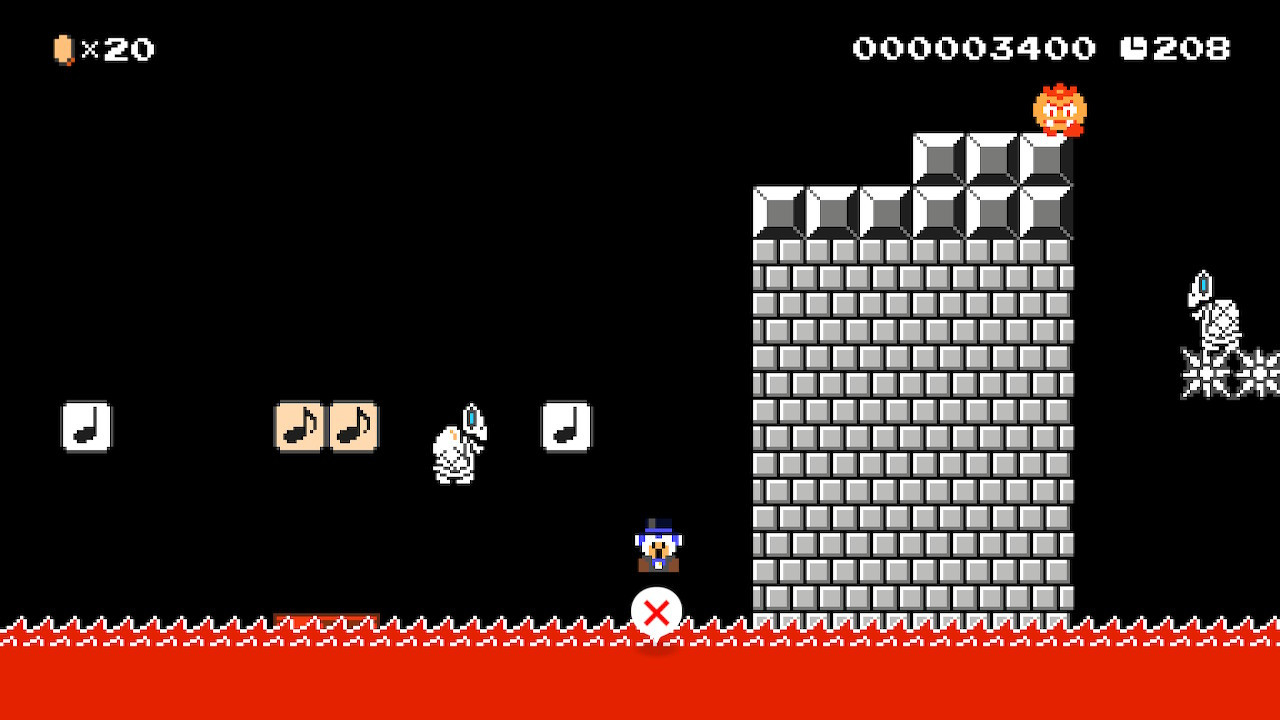Screen dimensions: 1280x720
Task: Toggle the right pink music note block
Action: (352, 426)
